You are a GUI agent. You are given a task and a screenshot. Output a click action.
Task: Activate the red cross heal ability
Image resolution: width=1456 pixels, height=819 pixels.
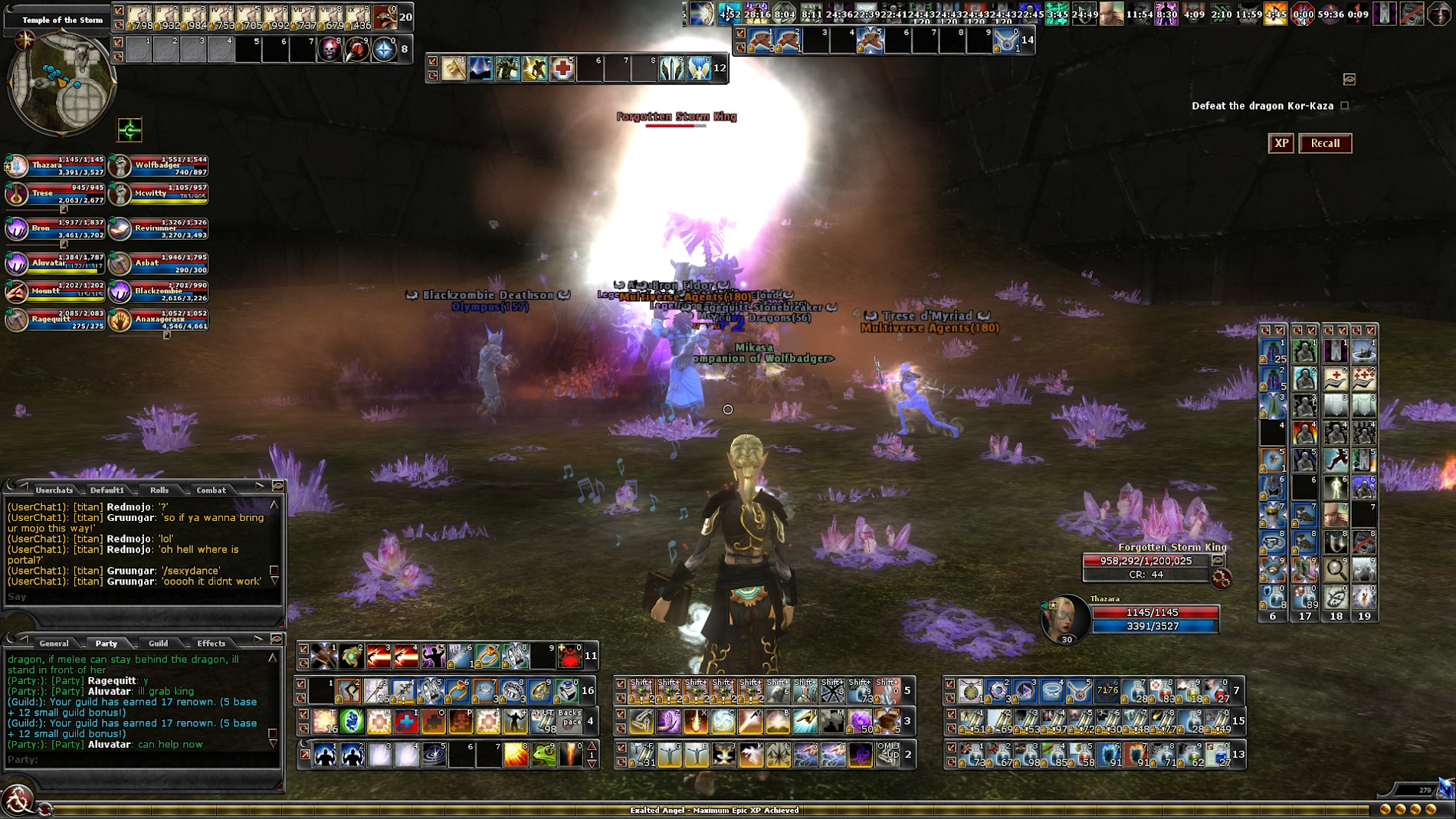click(x=562, y=69)
